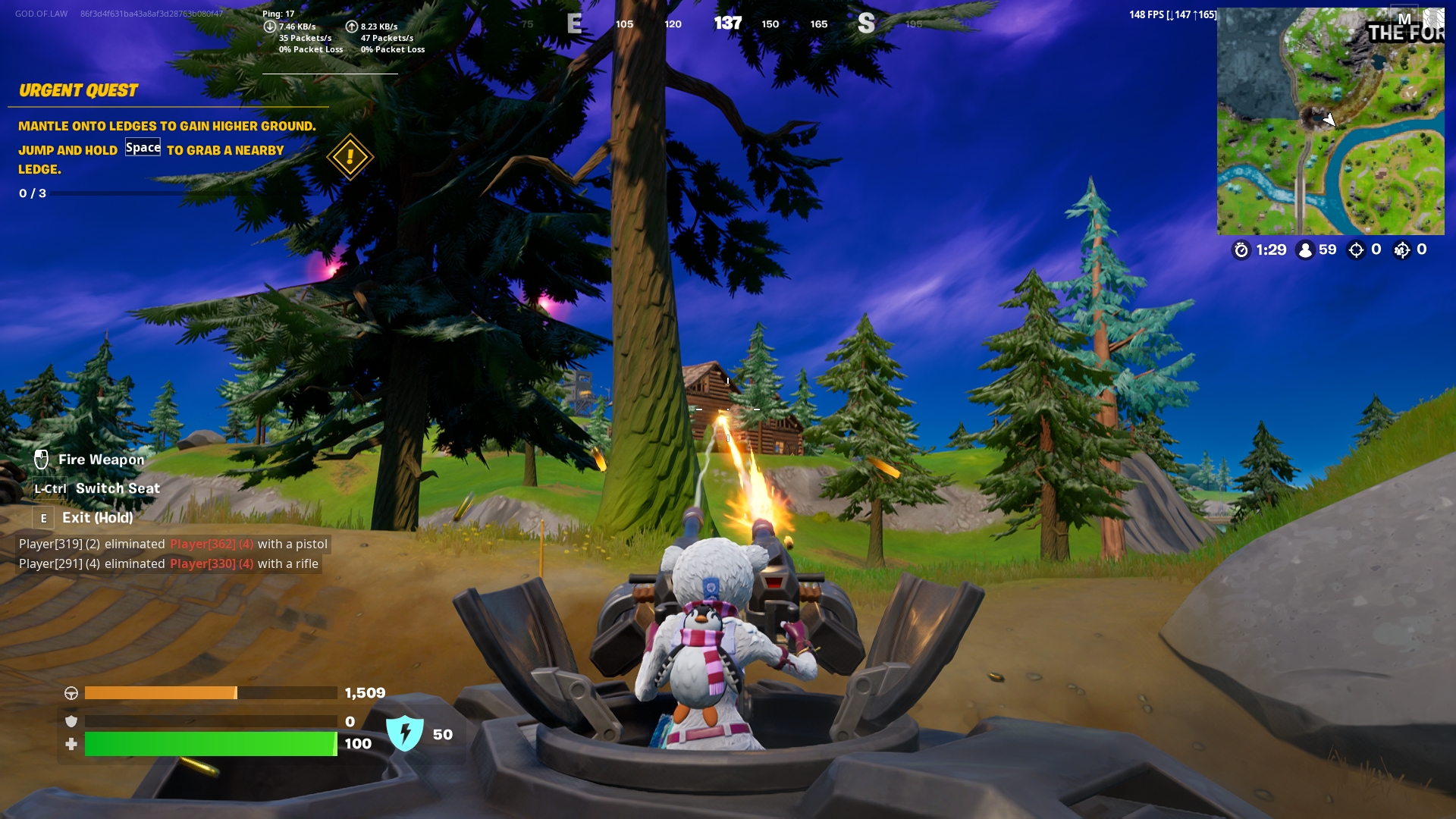Click the eliminations crosshair icon
Screen dimensions: 1456x819
pyautogui.click(x=1357, y=250)
